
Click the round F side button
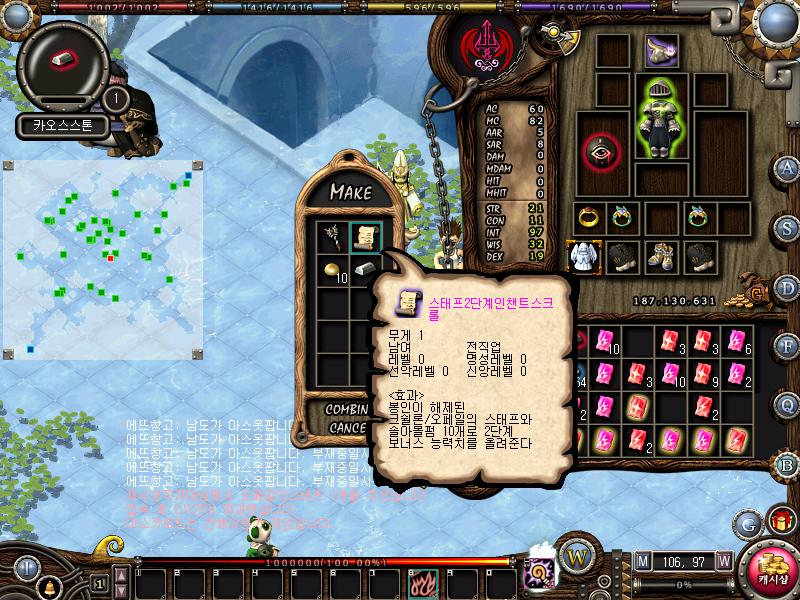787,346
